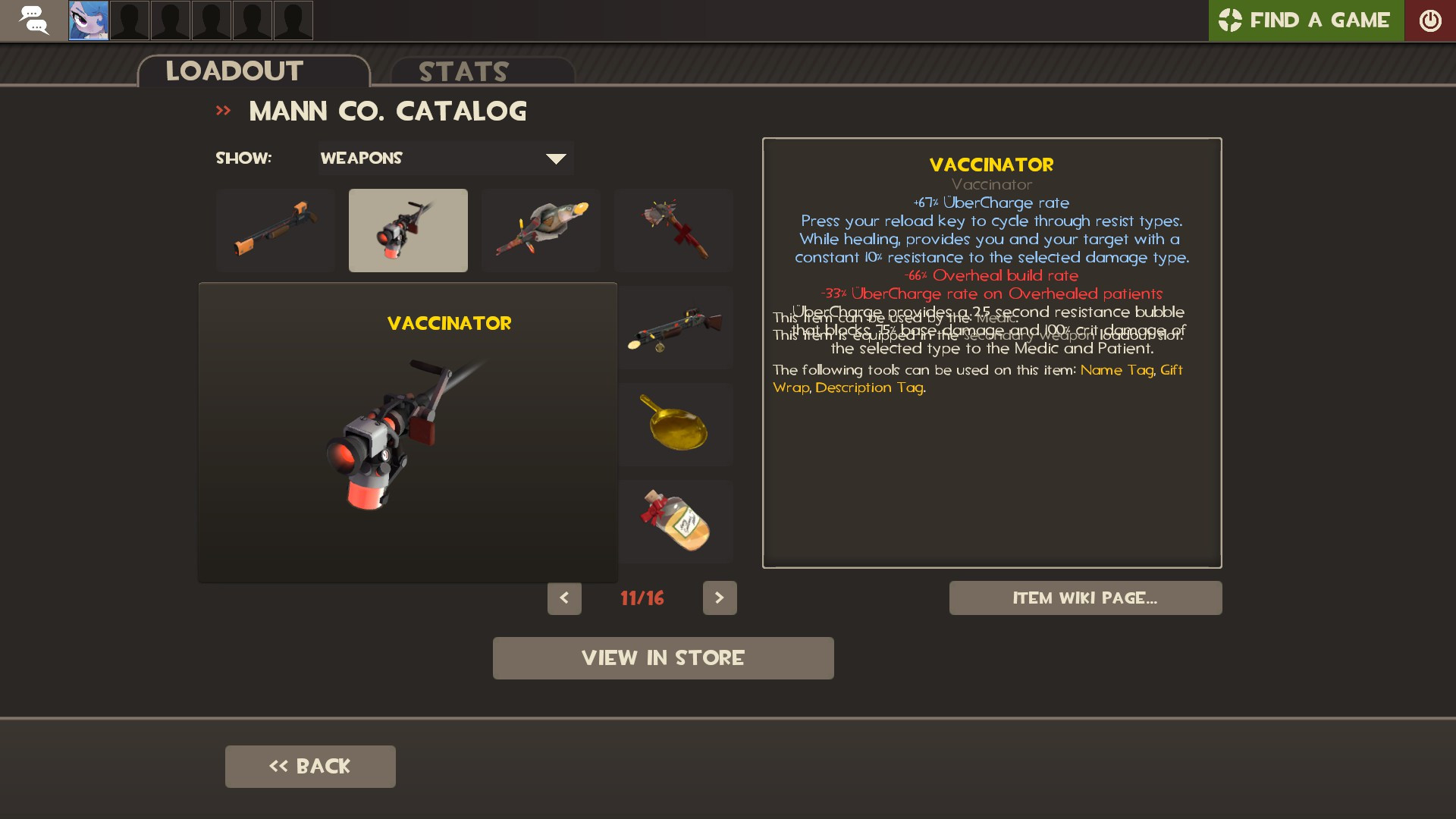The image size is (1456, 819).
Task: Select the bird-shaped weapon thumbnail
Action: pos(541,230)
